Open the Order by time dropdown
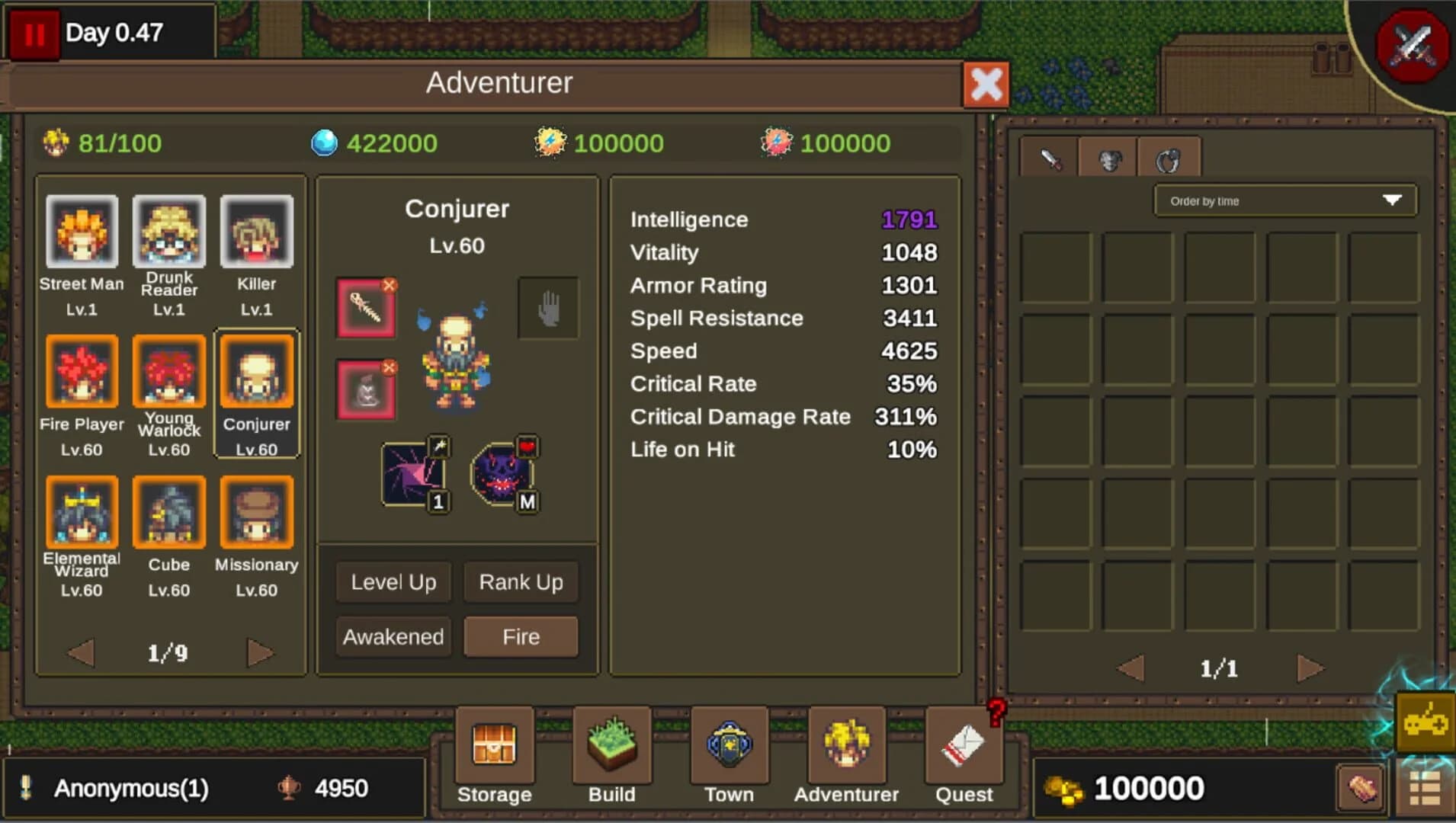Viewport: 1456px width, 823px height. [x=1284, y=200]
